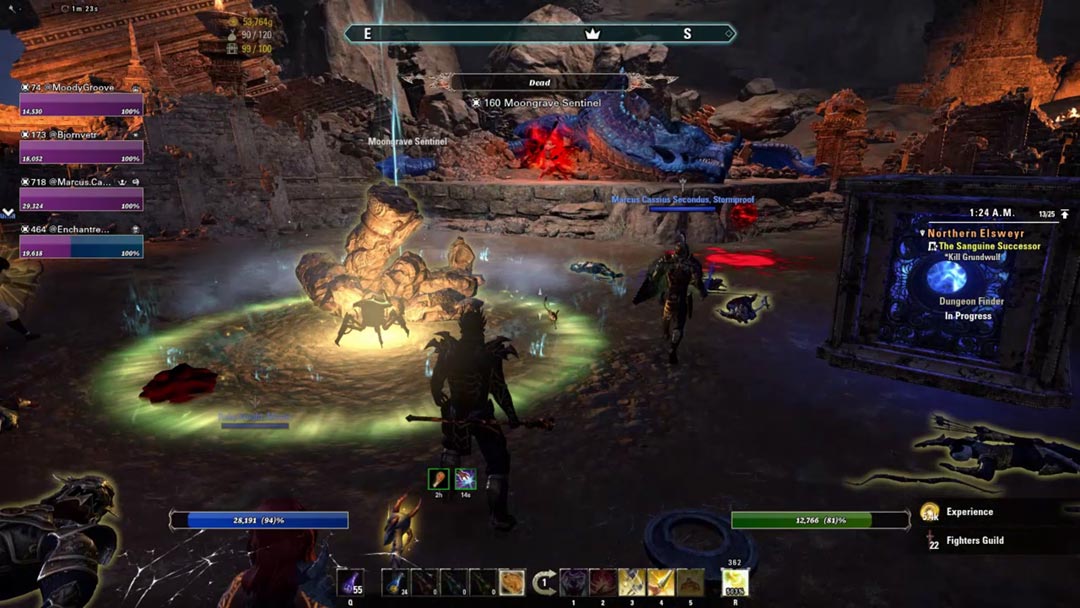Viewport: 1080px width, 608px height.
Task: Activate the brown ability in slot 5
Action: pyautogui.click(x=690, y=582)
